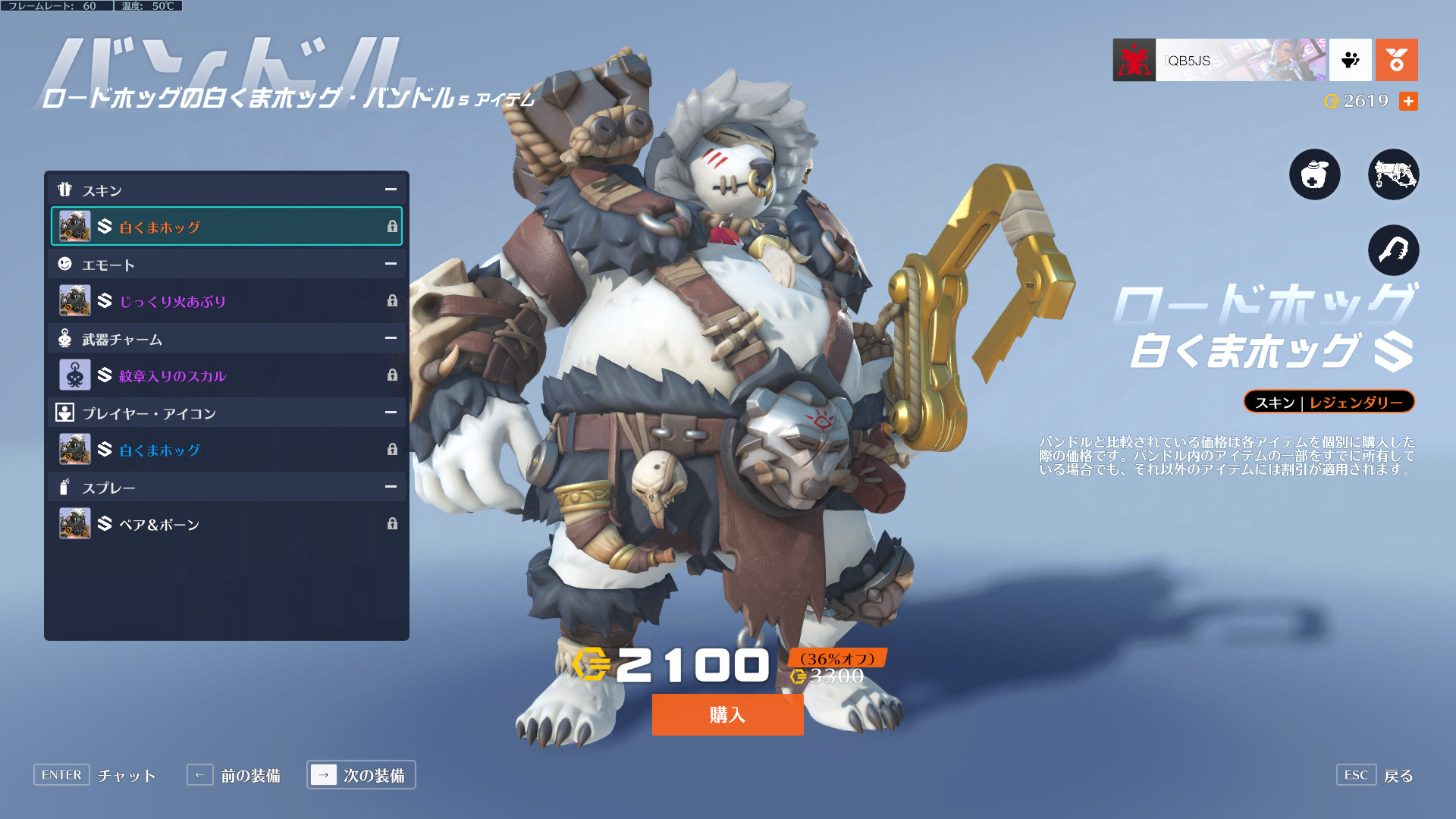Image resolution: width=1456 pixels, height=819 pixels.
Task: Collapse the 武器チャーム category header
Action: click(x=391, y=338)
